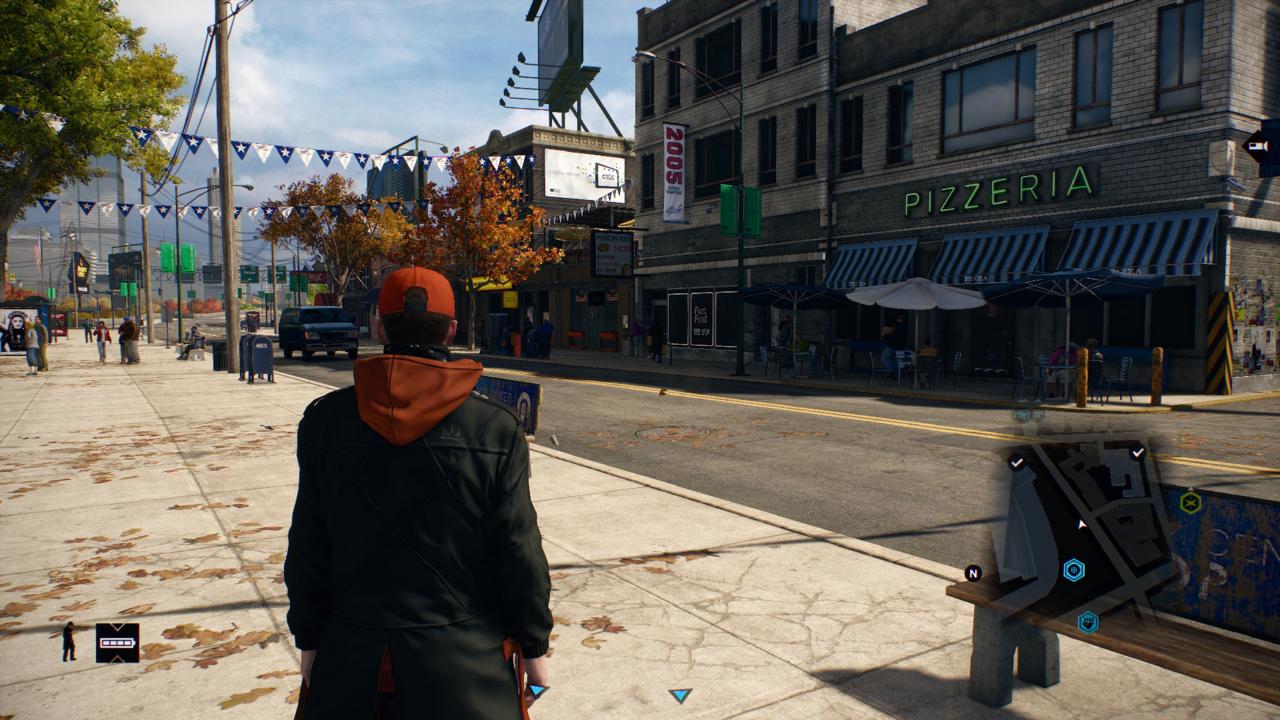Click the yellow hexagon mission marker beside the minimap
This screenshot has height=720, width=1280.
[x=1189, y=503]
